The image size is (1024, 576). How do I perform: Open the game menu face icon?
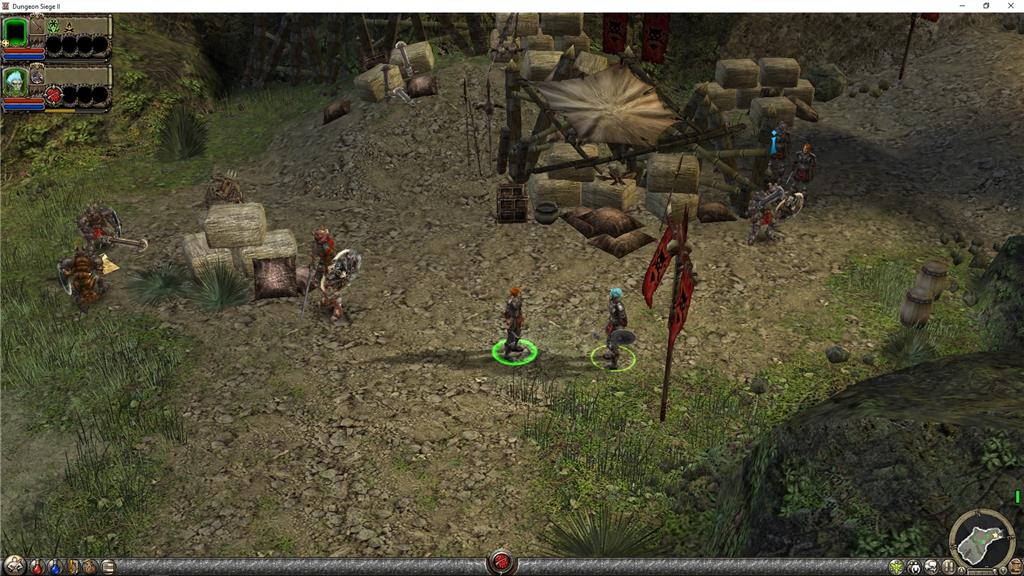[1014, 567]
